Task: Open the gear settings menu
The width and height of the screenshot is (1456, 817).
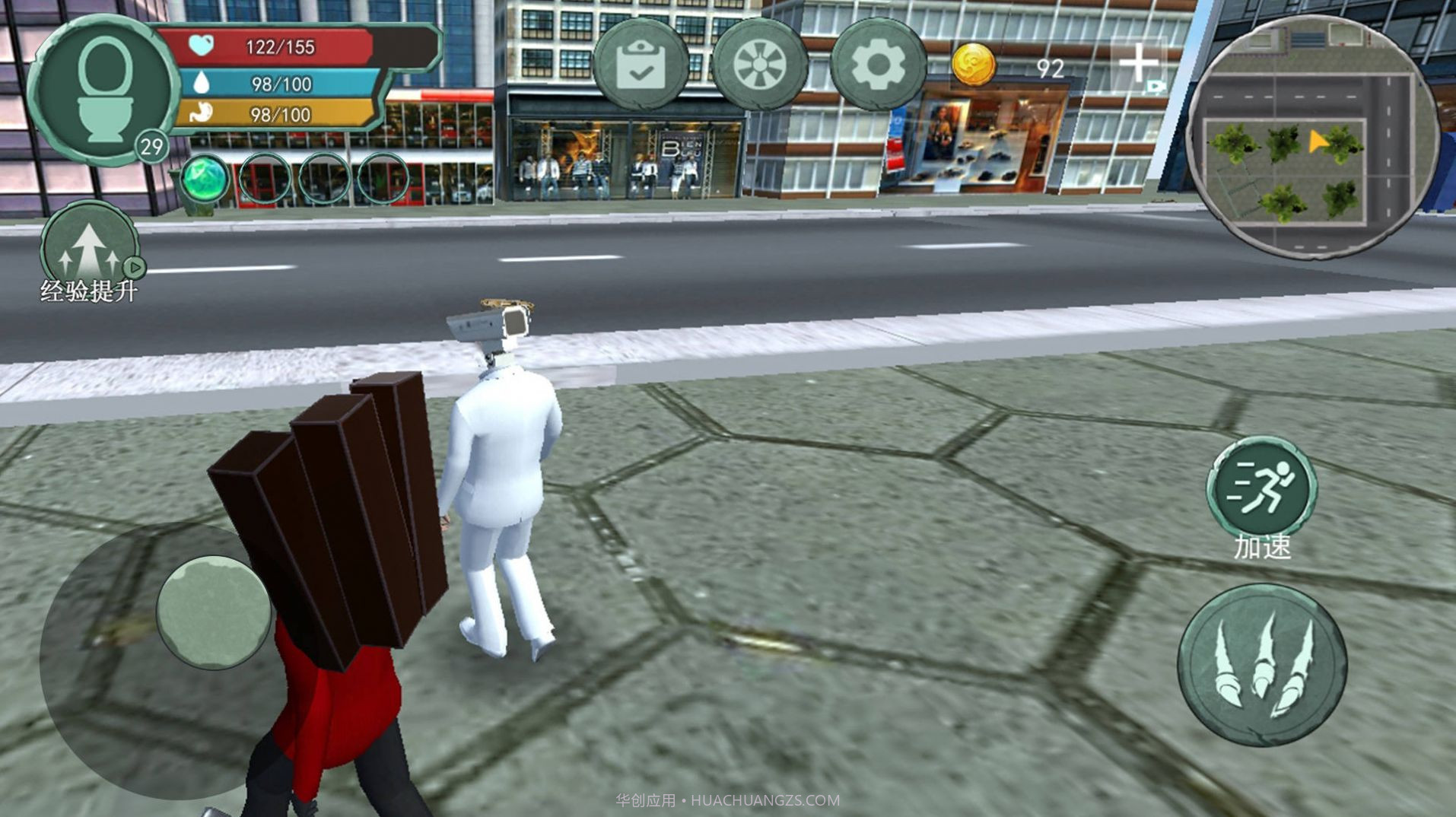Action: point(878,65)
